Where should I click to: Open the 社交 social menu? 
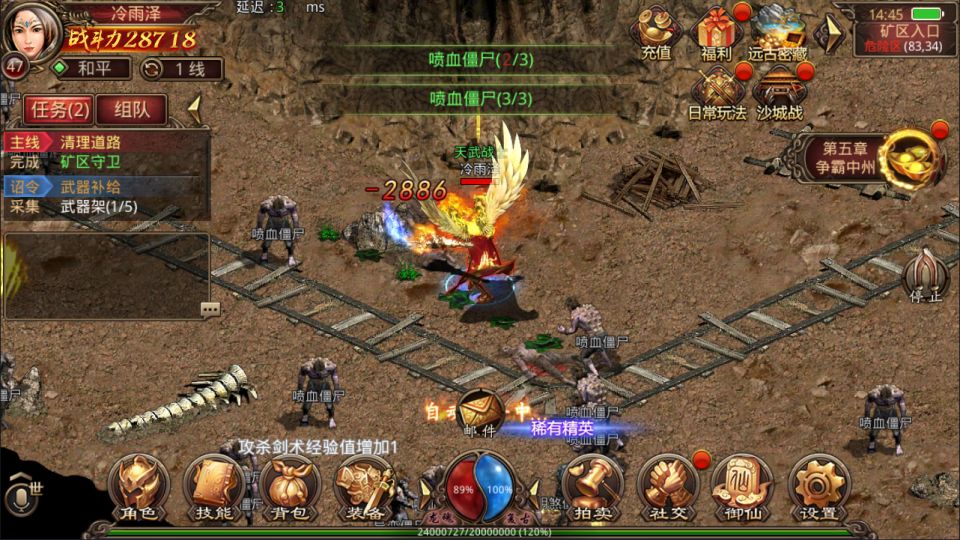point(667,487)
